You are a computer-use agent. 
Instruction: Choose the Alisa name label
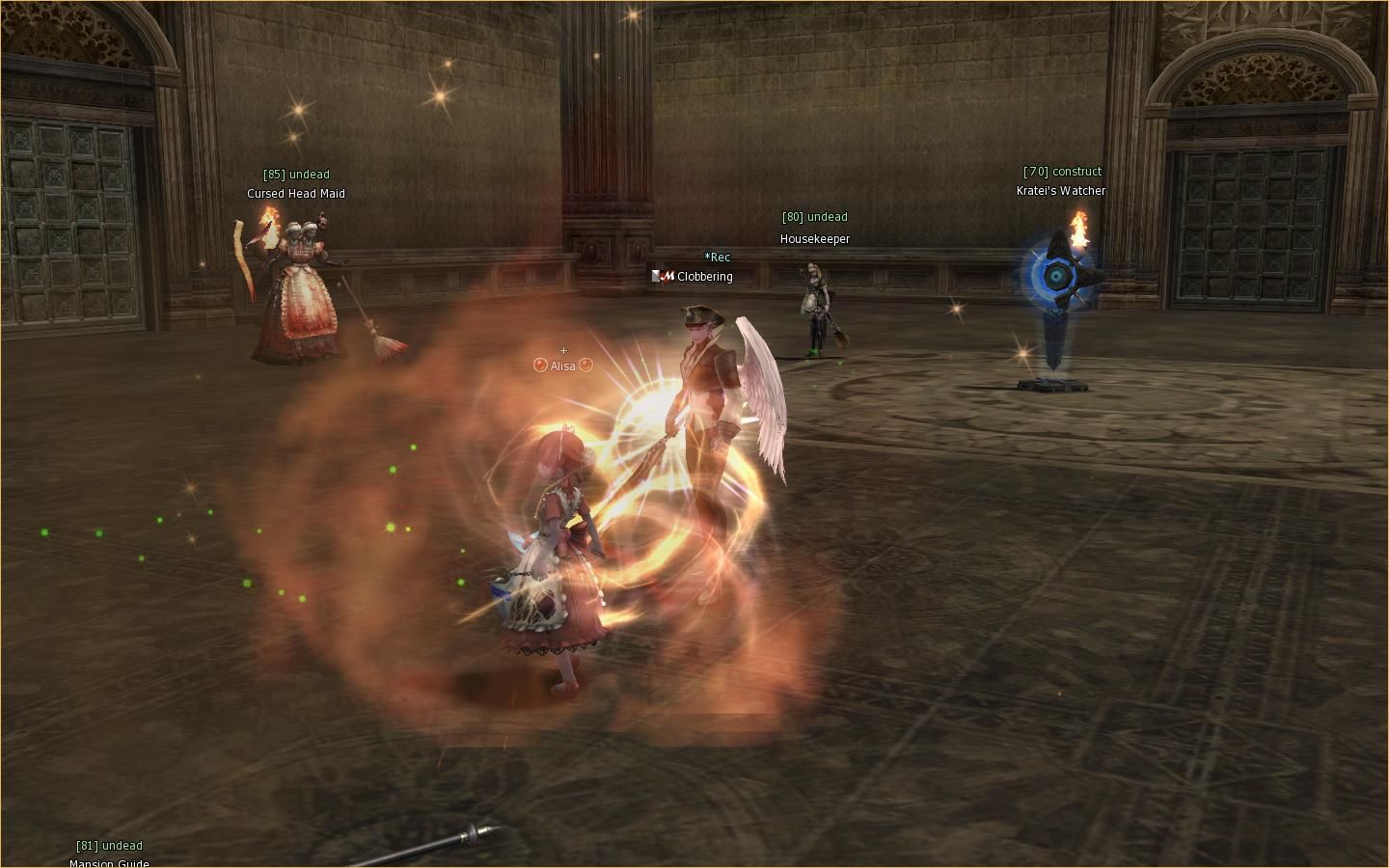click(x=563, y=366)
